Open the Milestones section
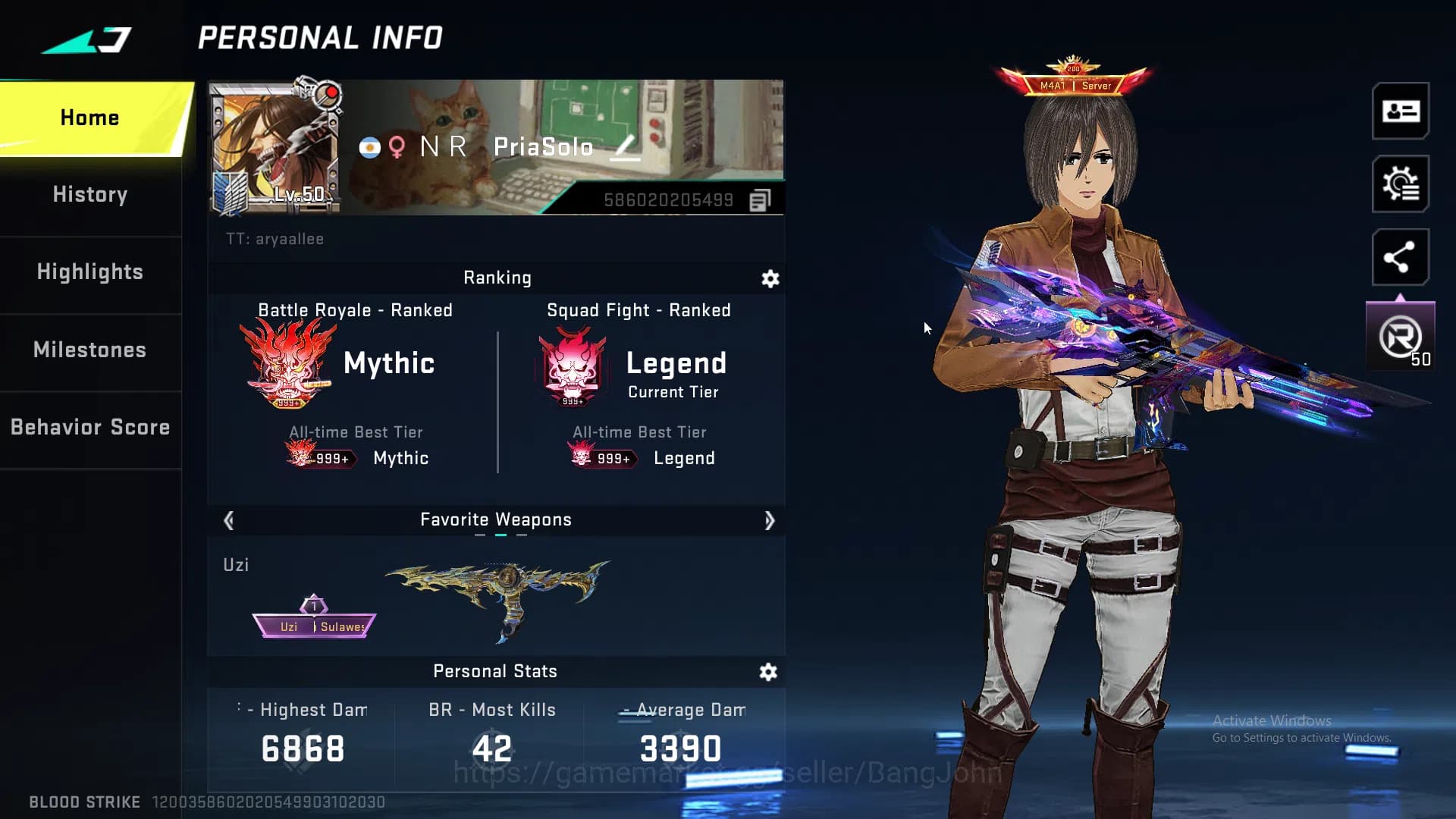 click(89, 350)
